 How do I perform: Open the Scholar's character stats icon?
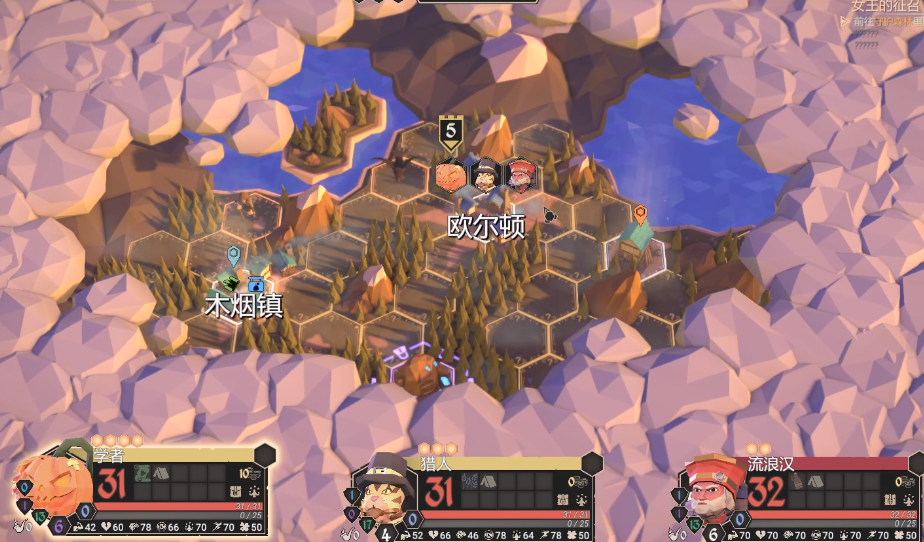tap(253, 491)
